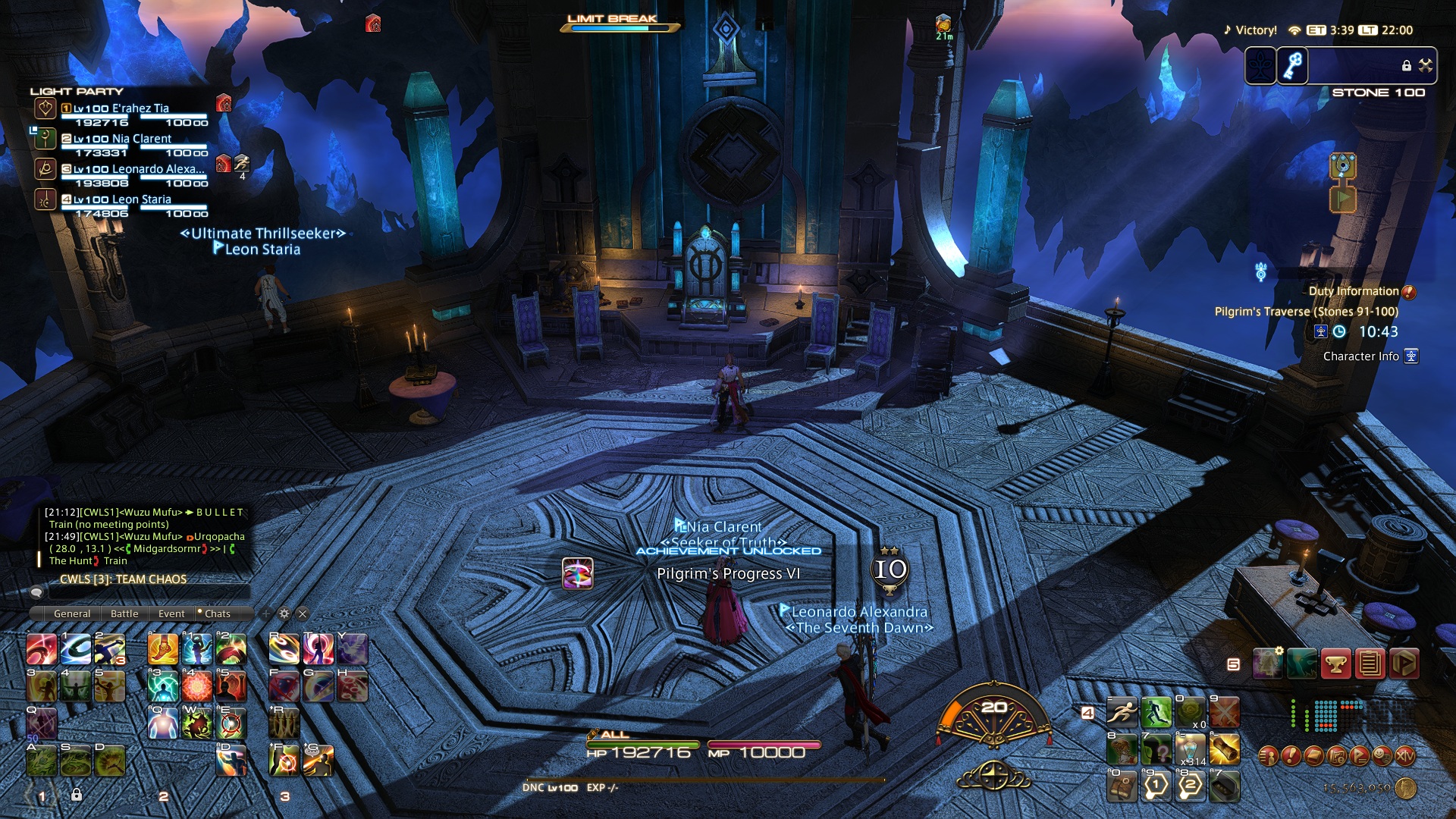Switch to the Chats tab
Image resolution: width=1456 pixels, height=819 pixels.
[217, 613]
